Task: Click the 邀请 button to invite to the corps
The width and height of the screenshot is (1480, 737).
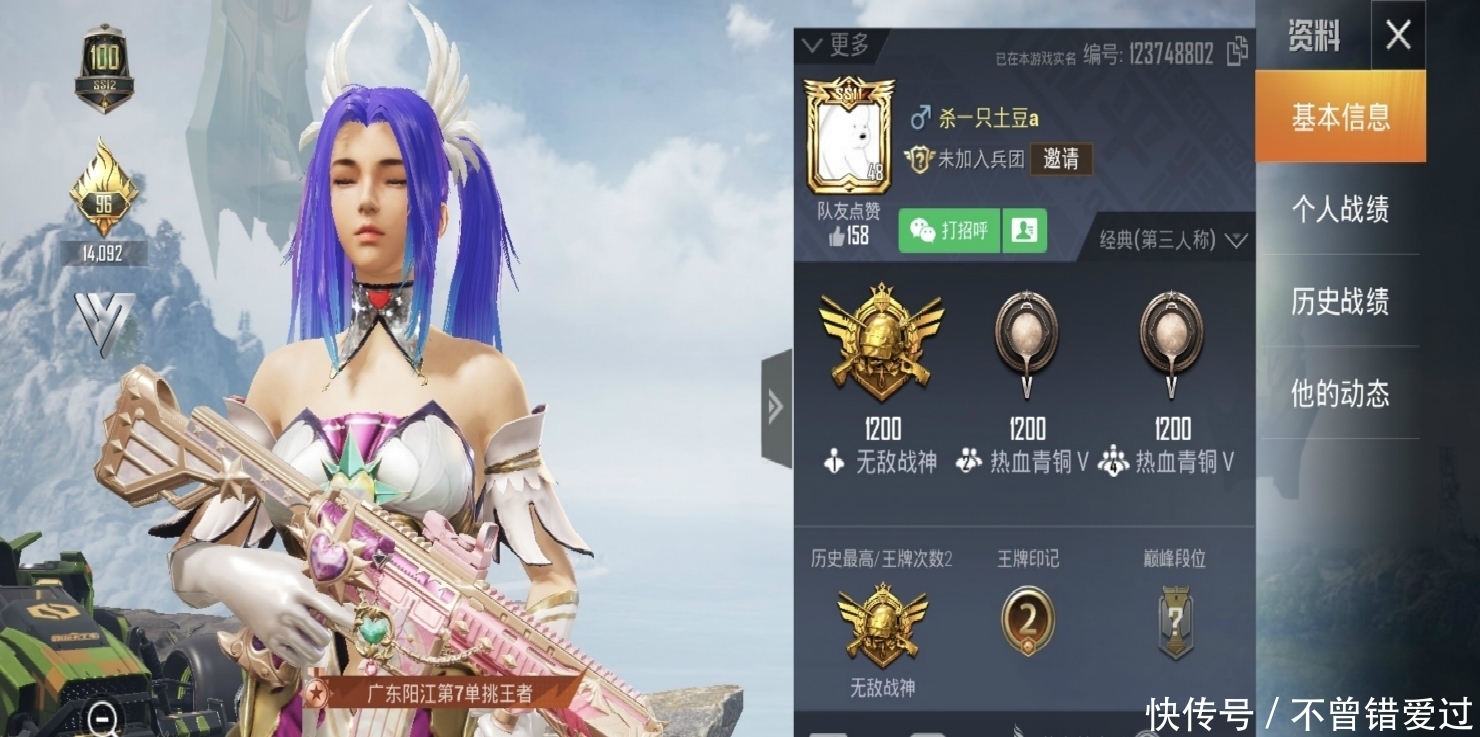Action: point(1061,159)
